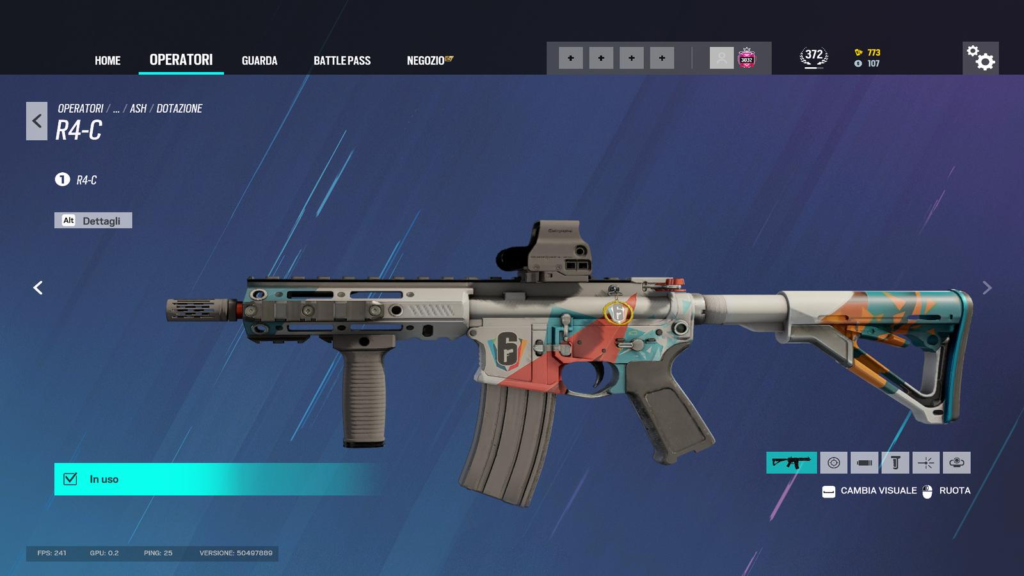Select the sight attachment category icon

pos(833,463)
